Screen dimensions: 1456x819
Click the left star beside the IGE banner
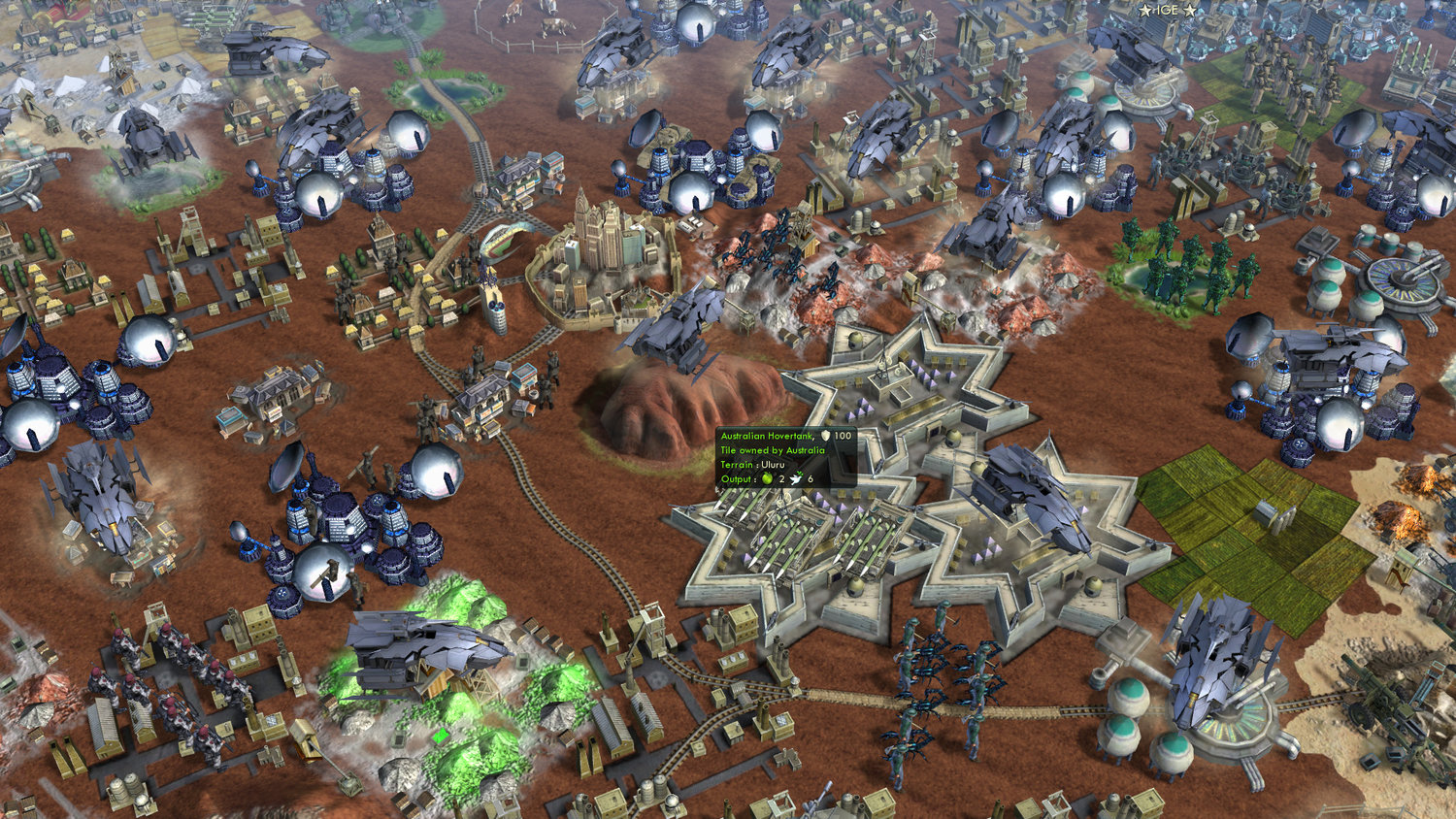click(1144, 10)
